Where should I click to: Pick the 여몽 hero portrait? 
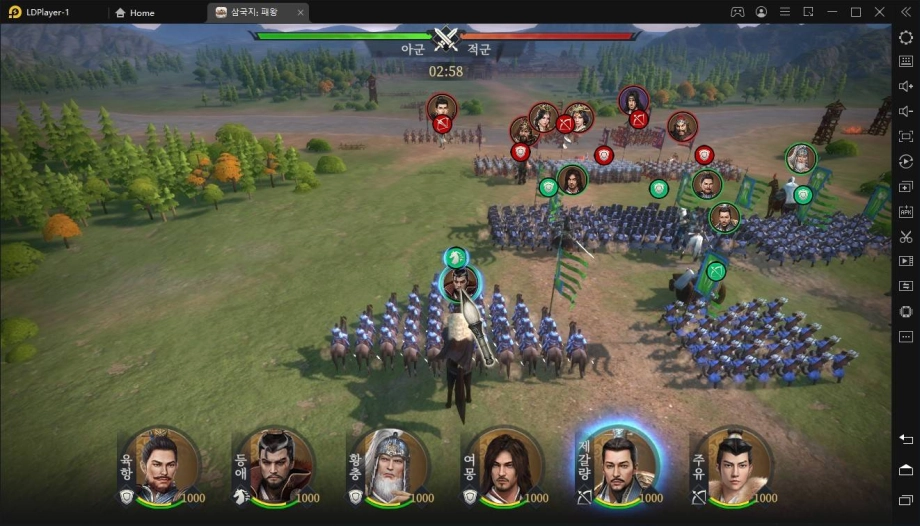tap(506, 466)
